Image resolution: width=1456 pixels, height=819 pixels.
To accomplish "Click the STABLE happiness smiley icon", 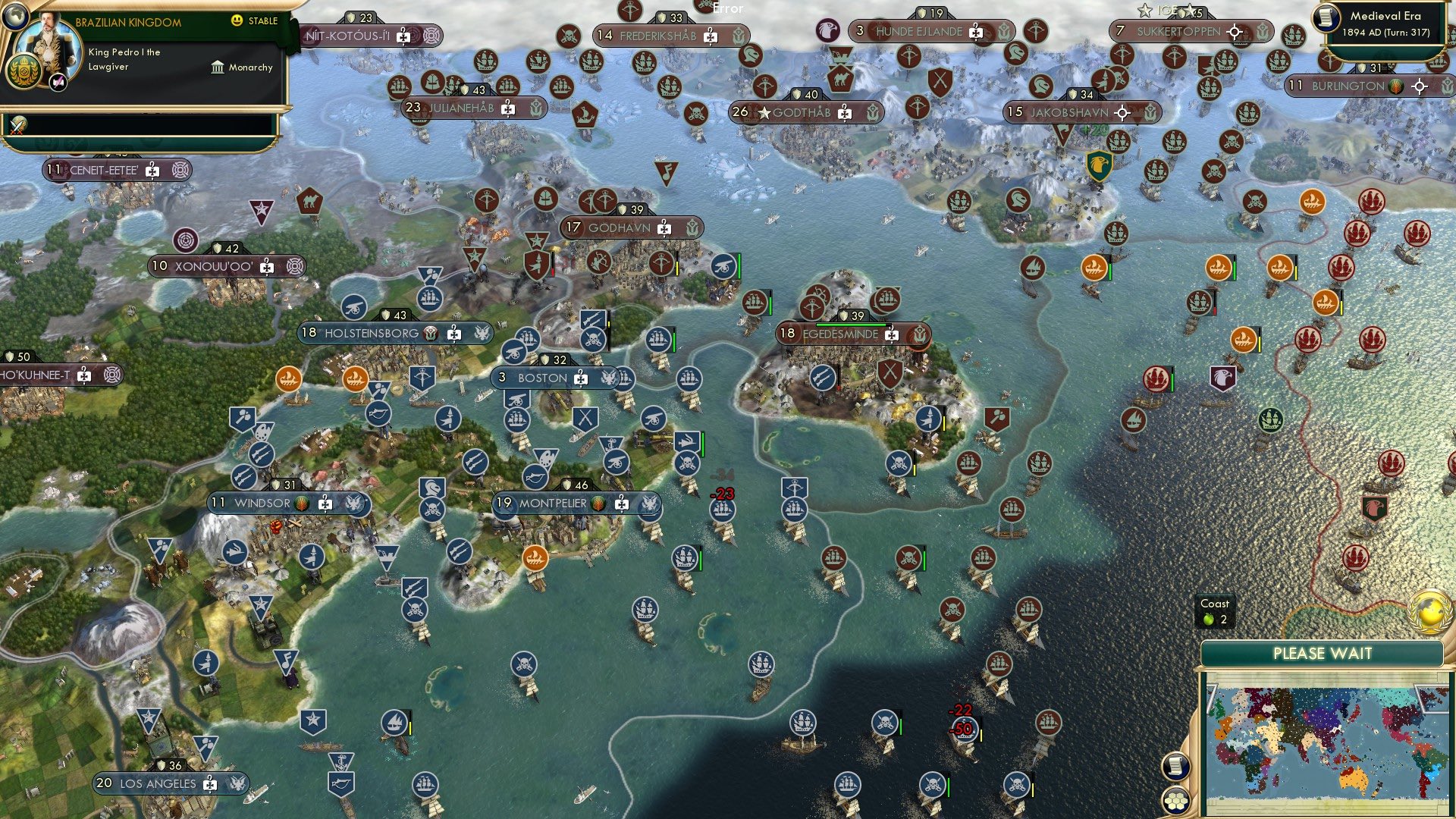I will point(237,21).
